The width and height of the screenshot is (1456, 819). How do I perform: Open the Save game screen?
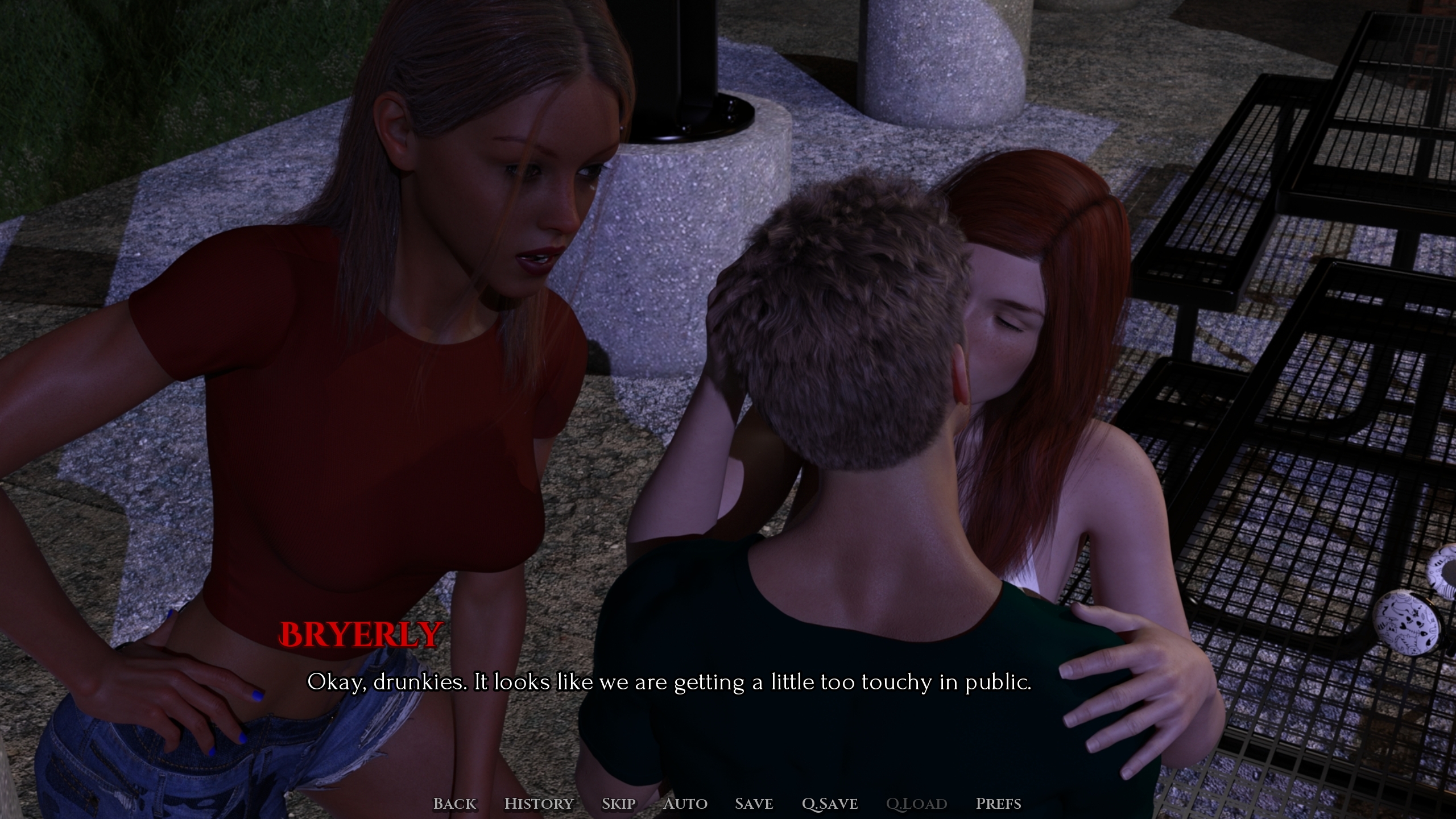pyautogui.click(x=754, y=804)
